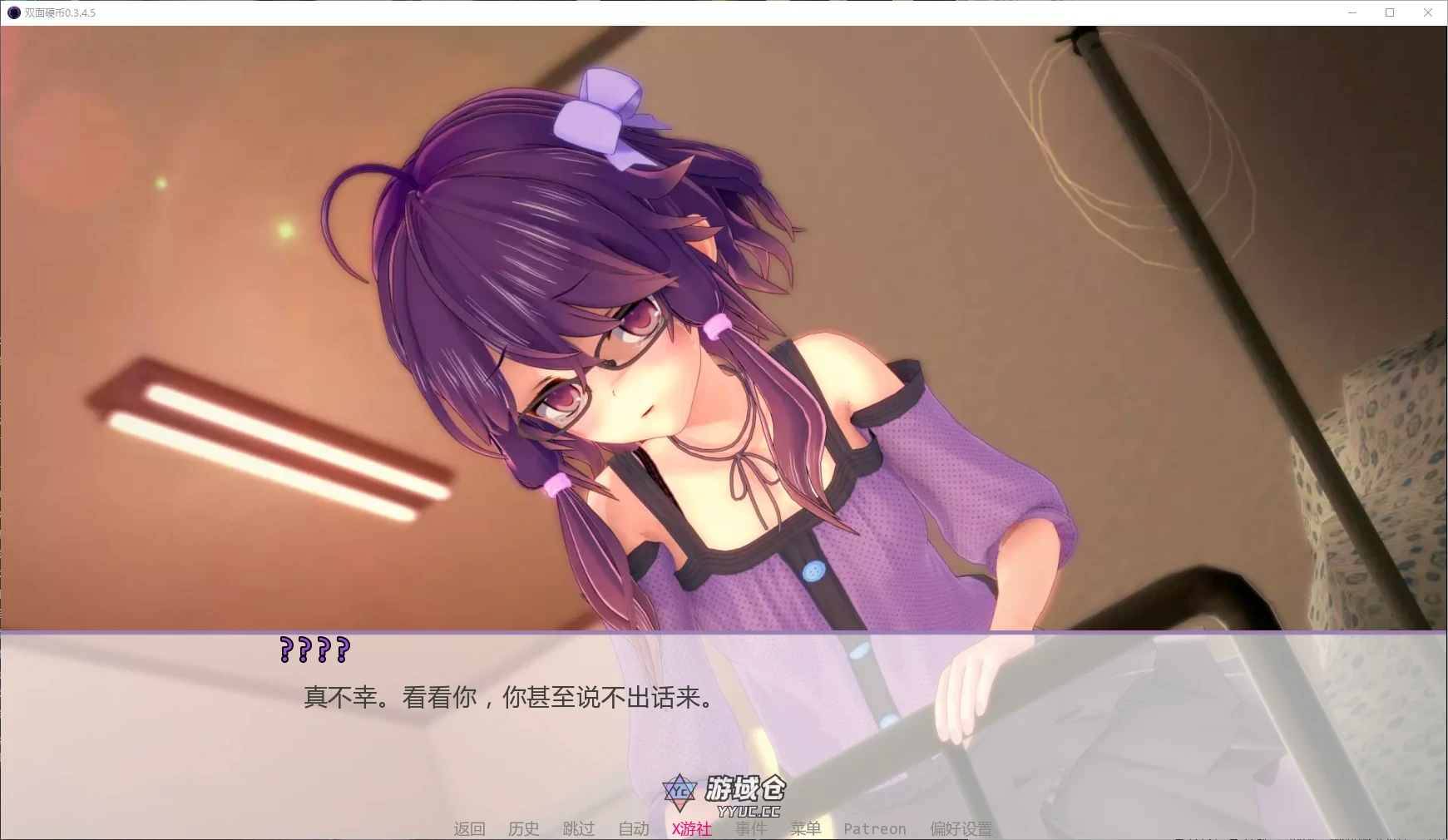Click the 双面硬币0.3.4.5 title bar text
Image resolution: width=1448 pixels, height=840 pixels.
point(57,12)
